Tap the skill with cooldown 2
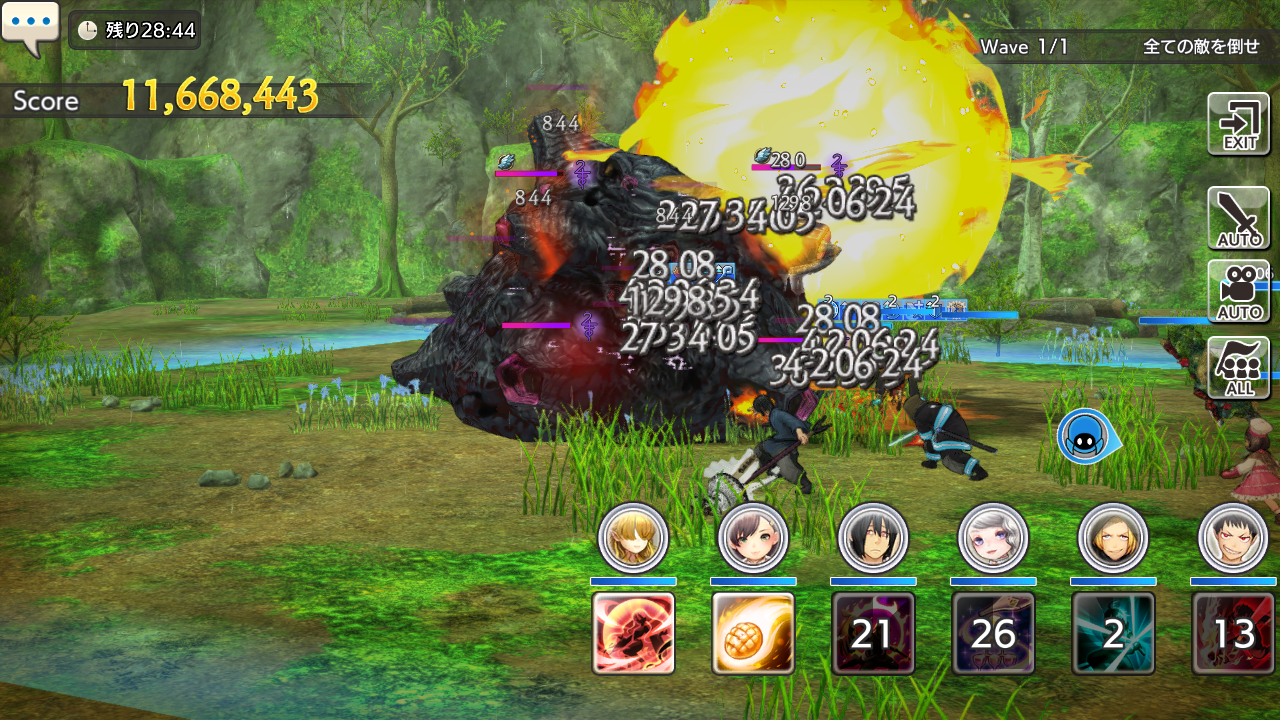The image size is (1280, 720). pos(1113,633)
